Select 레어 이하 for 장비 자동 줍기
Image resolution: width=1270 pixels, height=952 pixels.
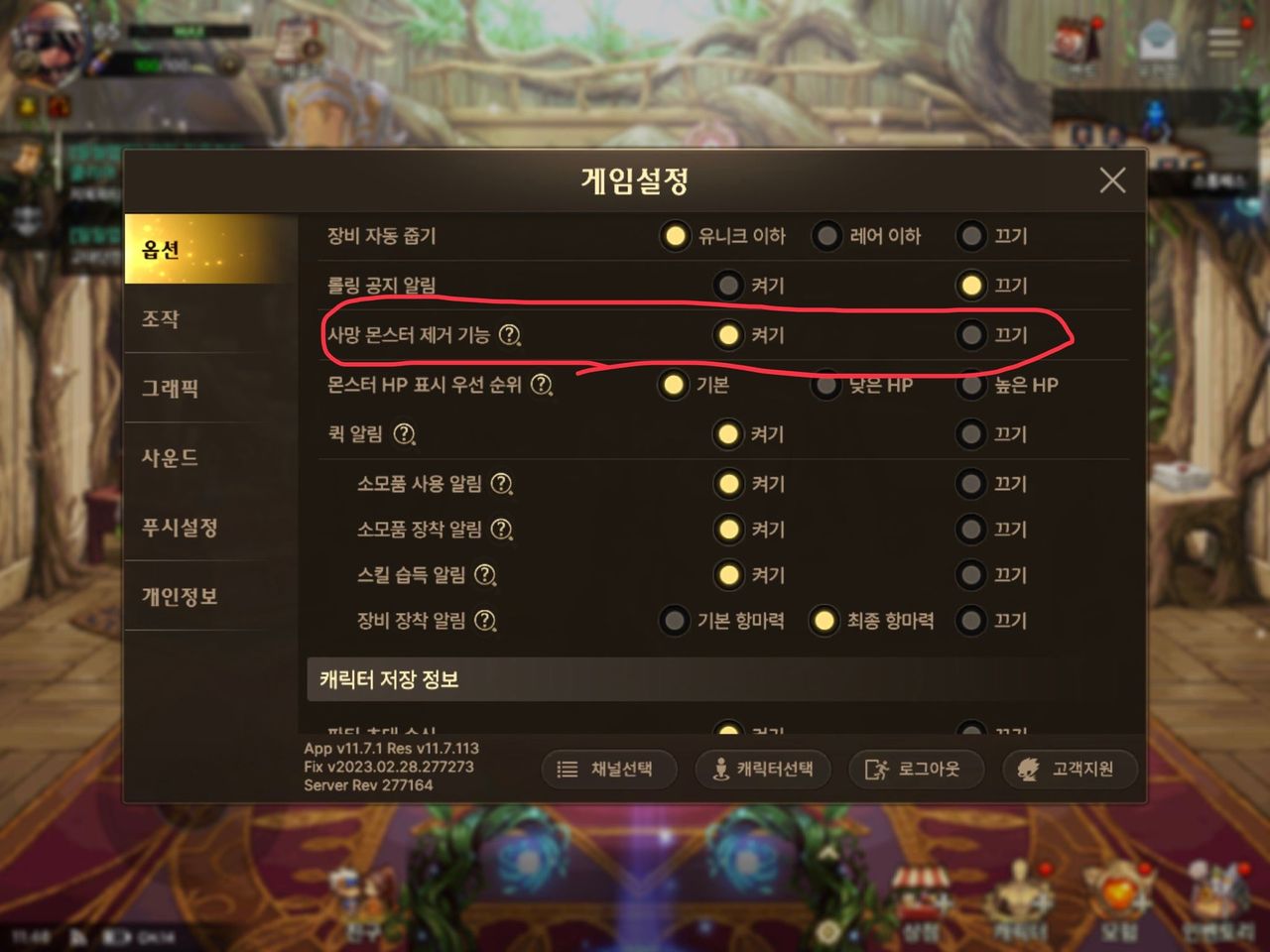[x=826, y=236]
